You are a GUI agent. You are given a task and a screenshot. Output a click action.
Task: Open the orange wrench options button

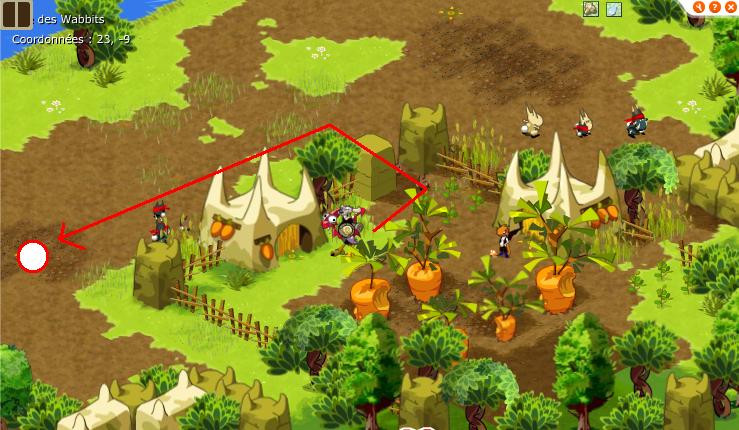(698, 7)
